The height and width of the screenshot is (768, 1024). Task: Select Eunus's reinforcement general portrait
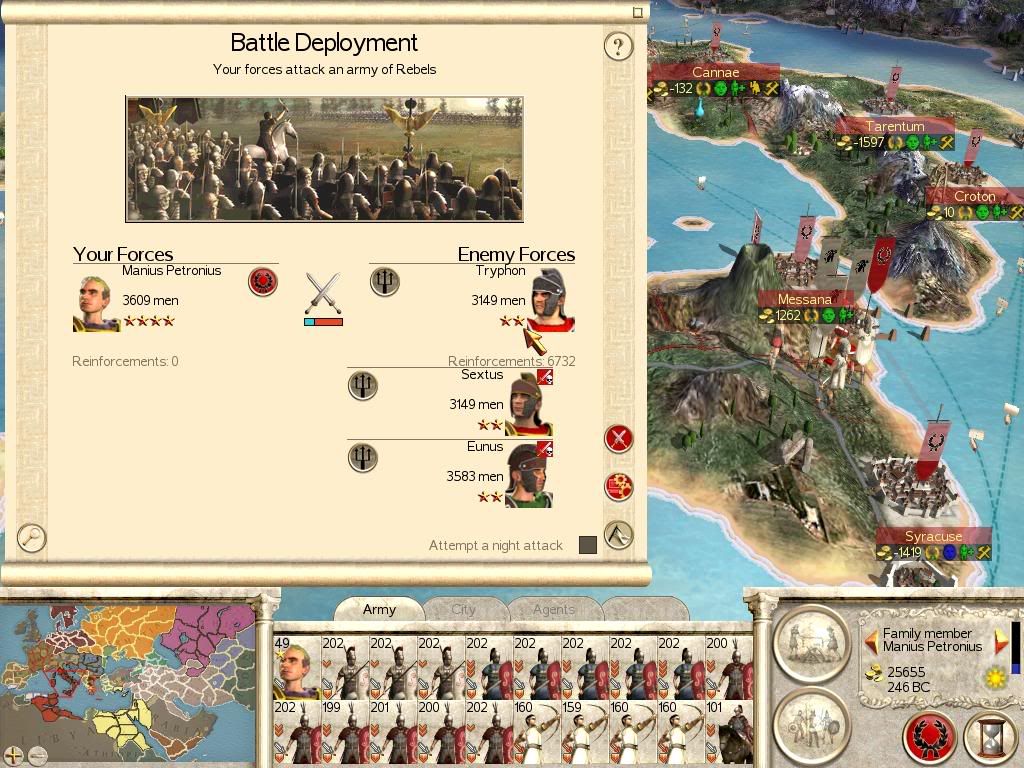click(x=528, y=475)
